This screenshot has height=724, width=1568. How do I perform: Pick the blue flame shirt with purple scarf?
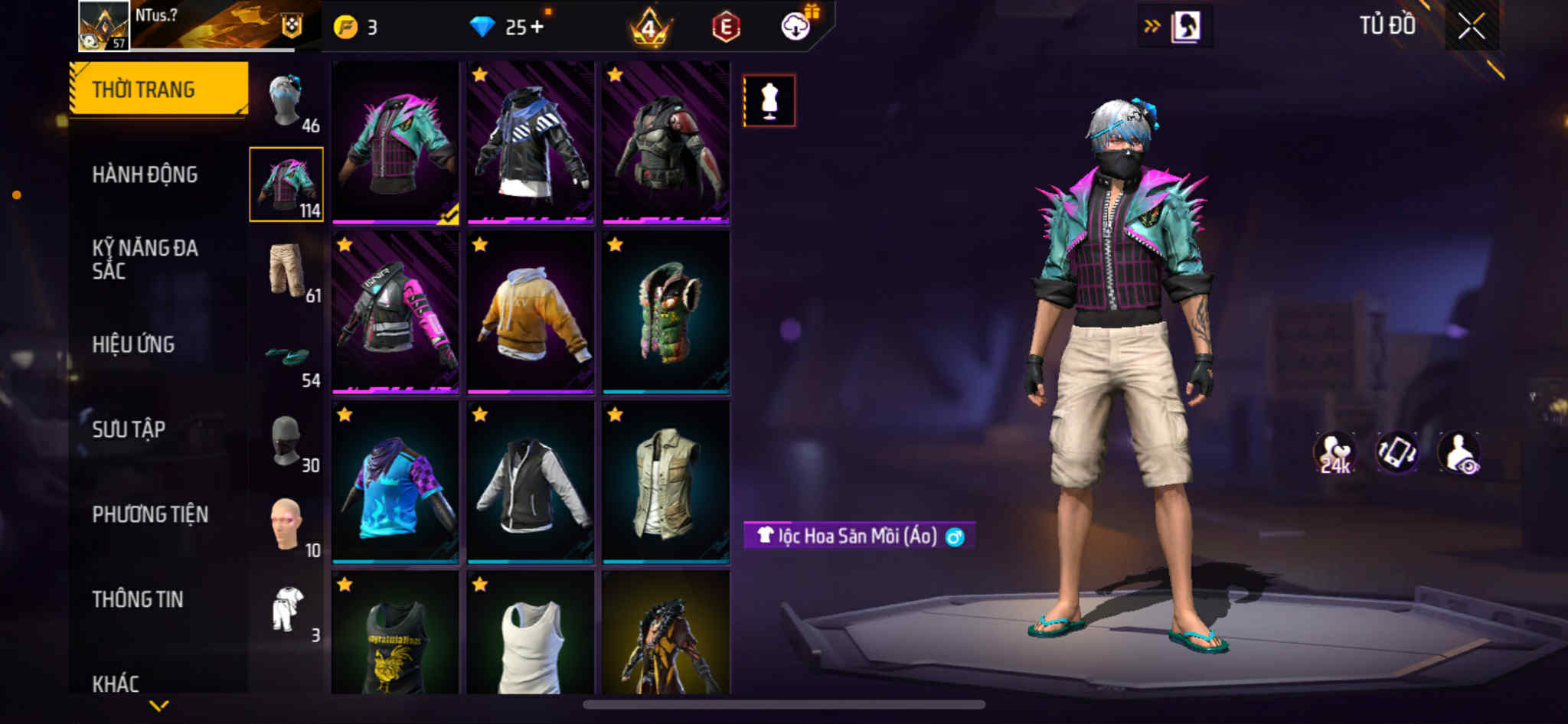click(x=395, y=483)
